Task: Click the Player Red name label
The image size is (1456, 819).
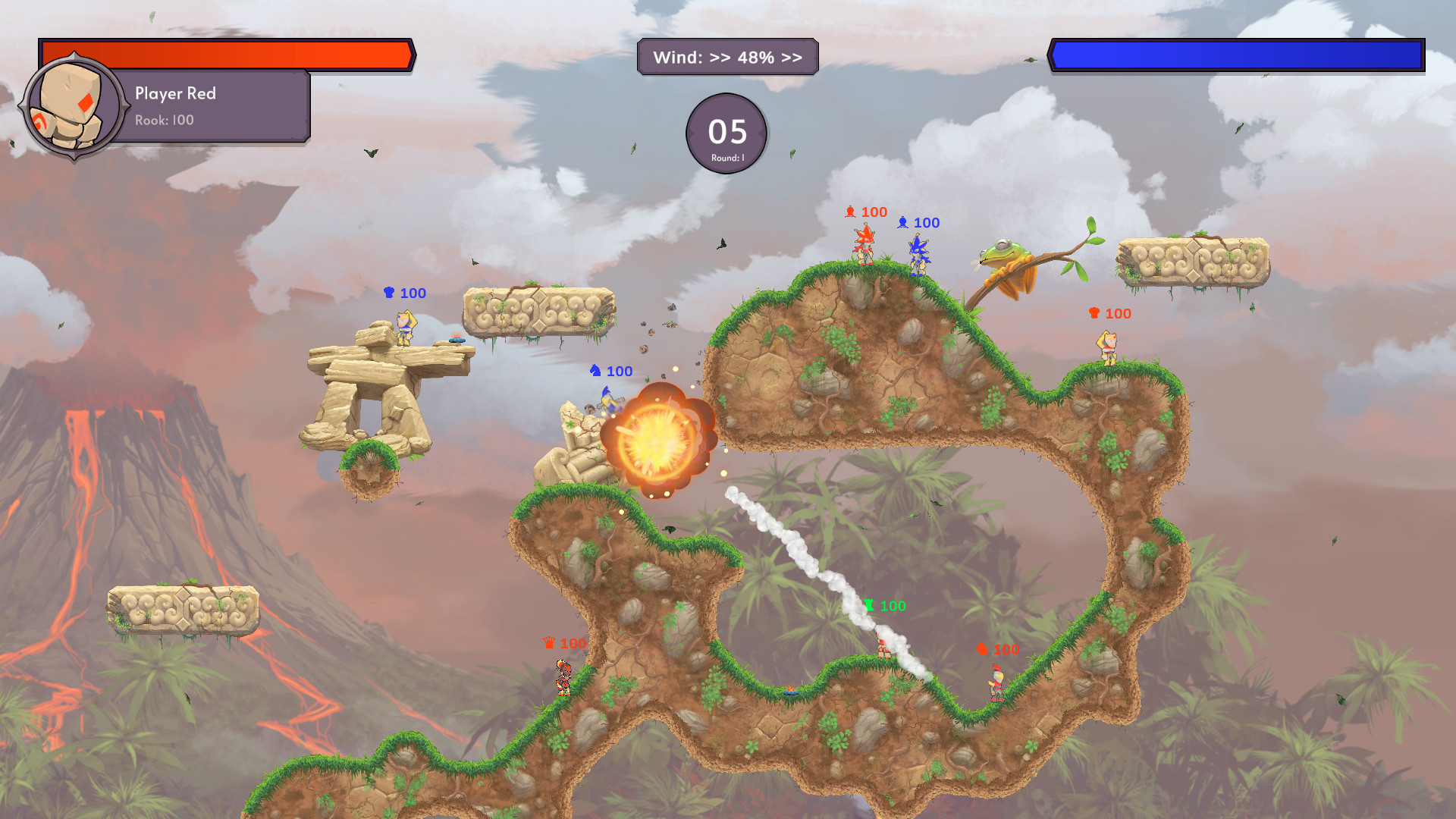Action: pyautogui.click(x=175, y=93)
